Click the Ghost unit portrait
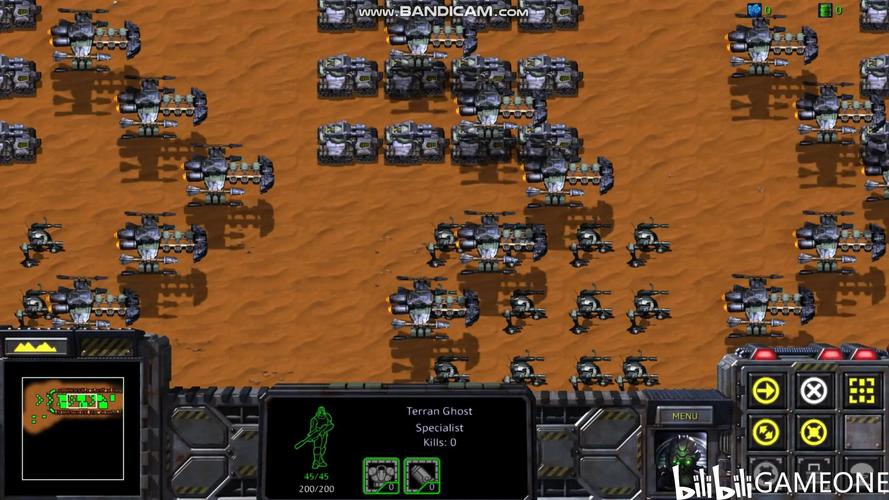The image size is (889, 500). coord(684,455)
